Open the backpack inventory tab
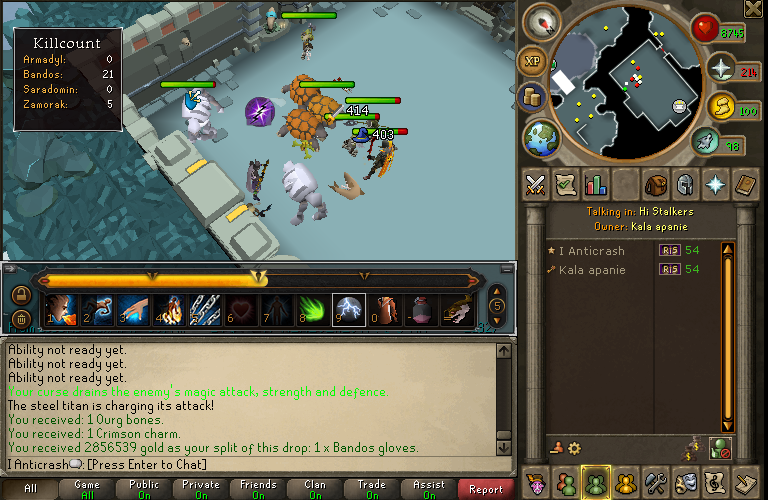Screen dimensions: 768x500 click(x=656, y=184)
